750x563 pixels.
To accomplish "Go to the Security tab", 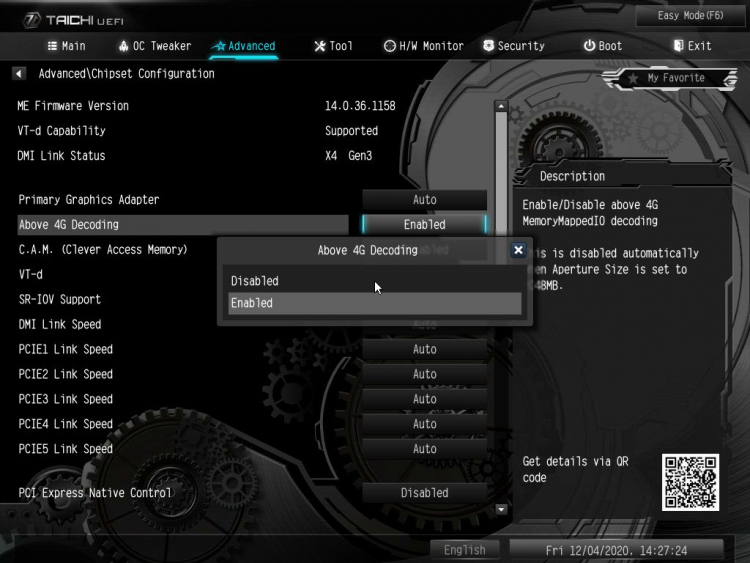I will tap(513, 46).
